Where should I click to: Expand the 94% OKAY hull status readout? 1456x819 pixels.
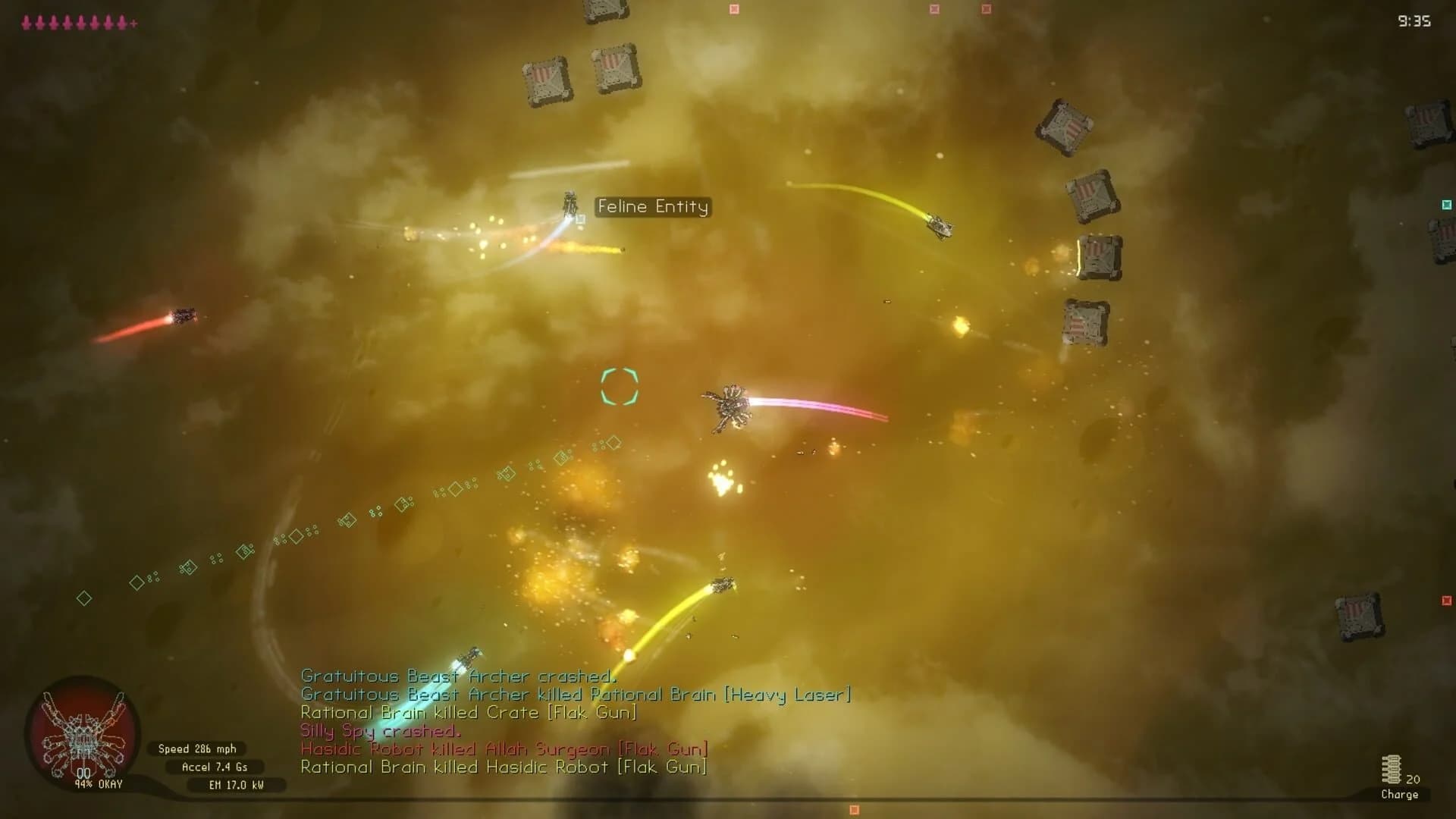pos(97,784)
